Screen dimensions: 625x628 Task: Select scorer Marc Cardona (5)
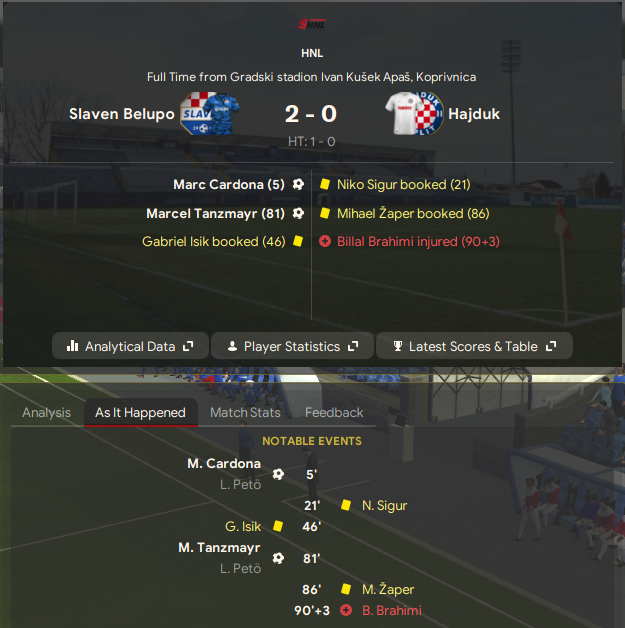coord(229,185)
